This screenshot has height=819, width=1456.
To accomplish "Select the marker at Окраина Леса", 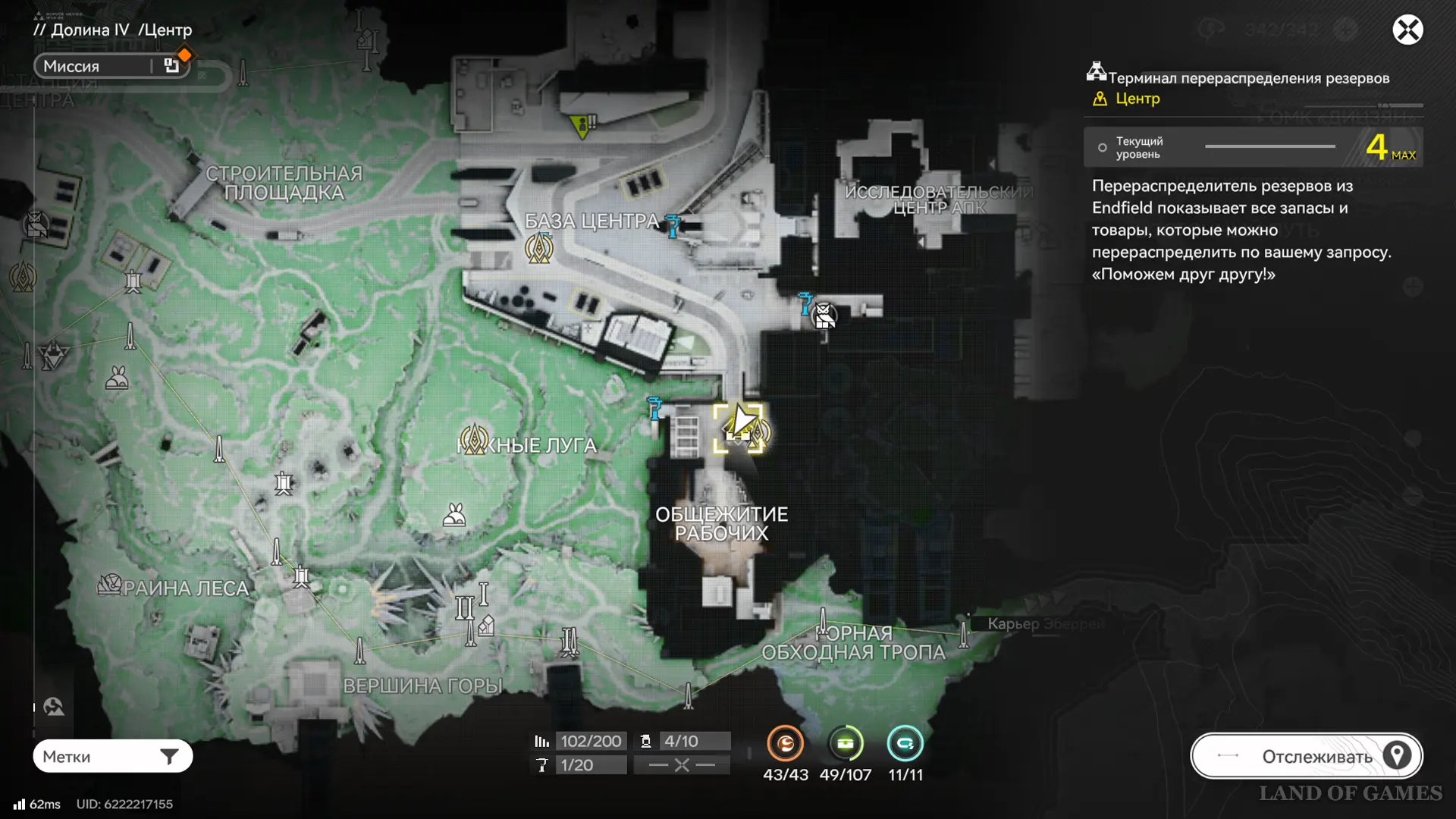I will [x=110, y=585].
